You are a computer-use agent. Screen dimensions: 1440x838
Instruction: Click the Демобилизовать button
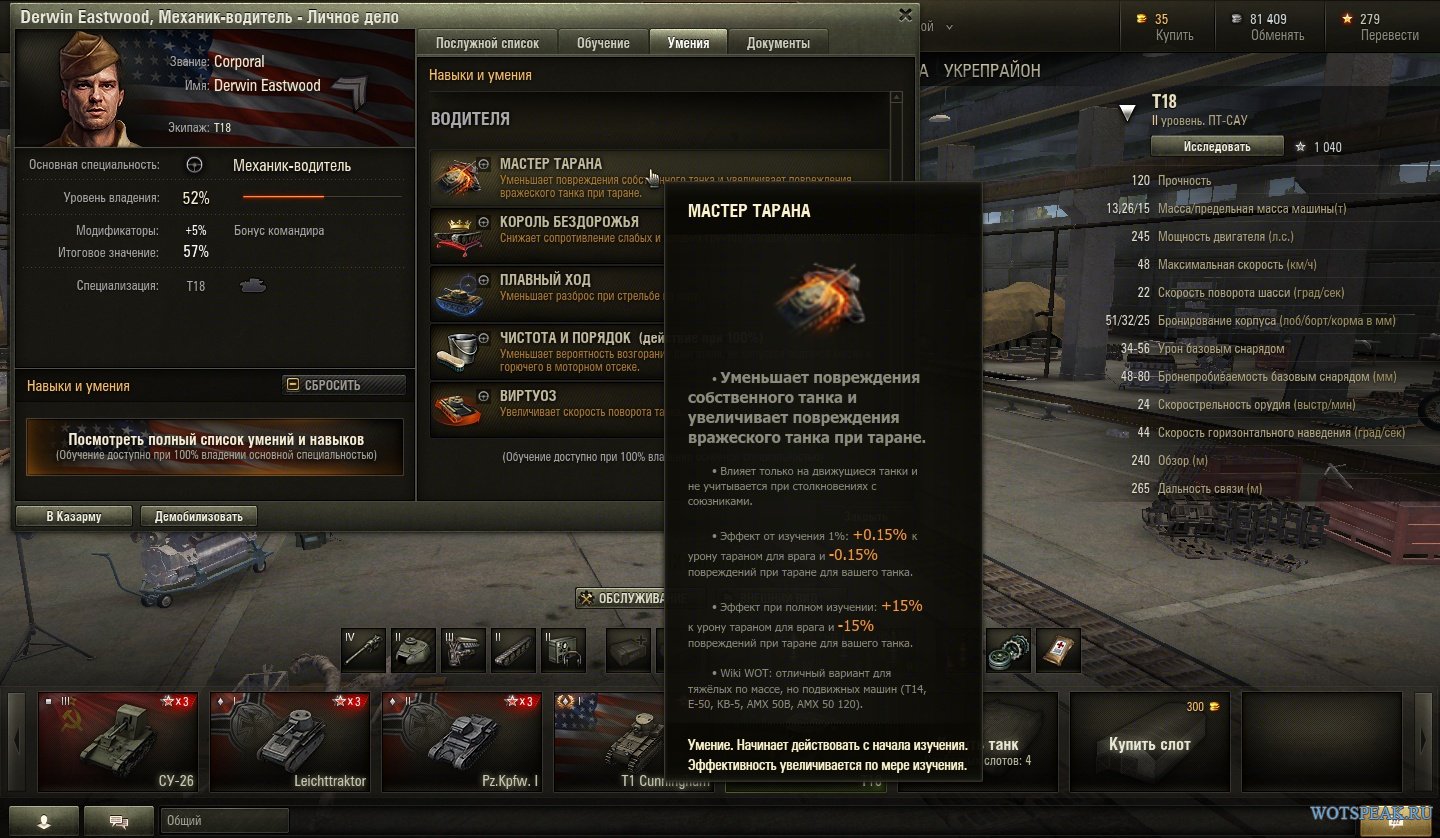199,516
